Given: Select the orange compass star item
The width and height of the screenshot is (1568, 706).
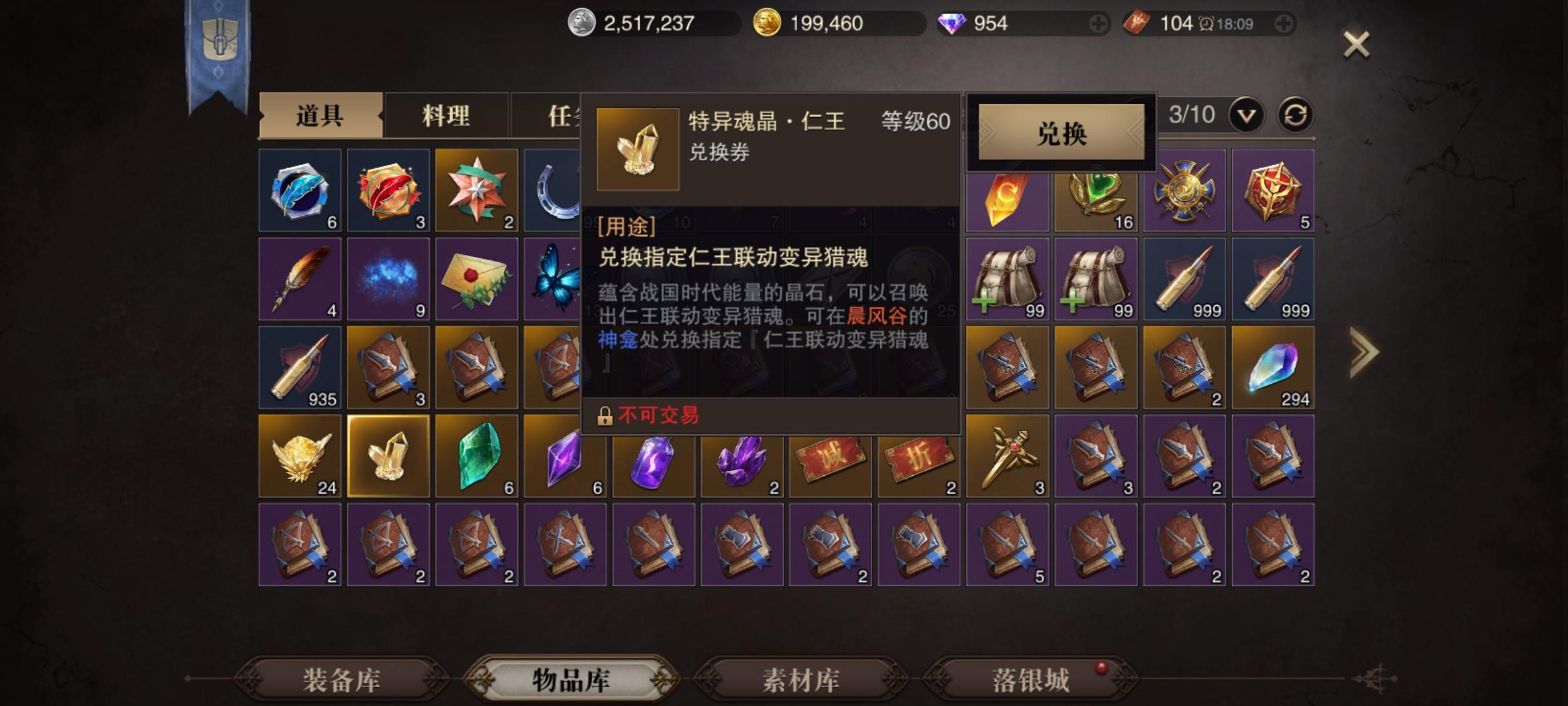Looking at the screenshot, I should click(x=476, y=190).
